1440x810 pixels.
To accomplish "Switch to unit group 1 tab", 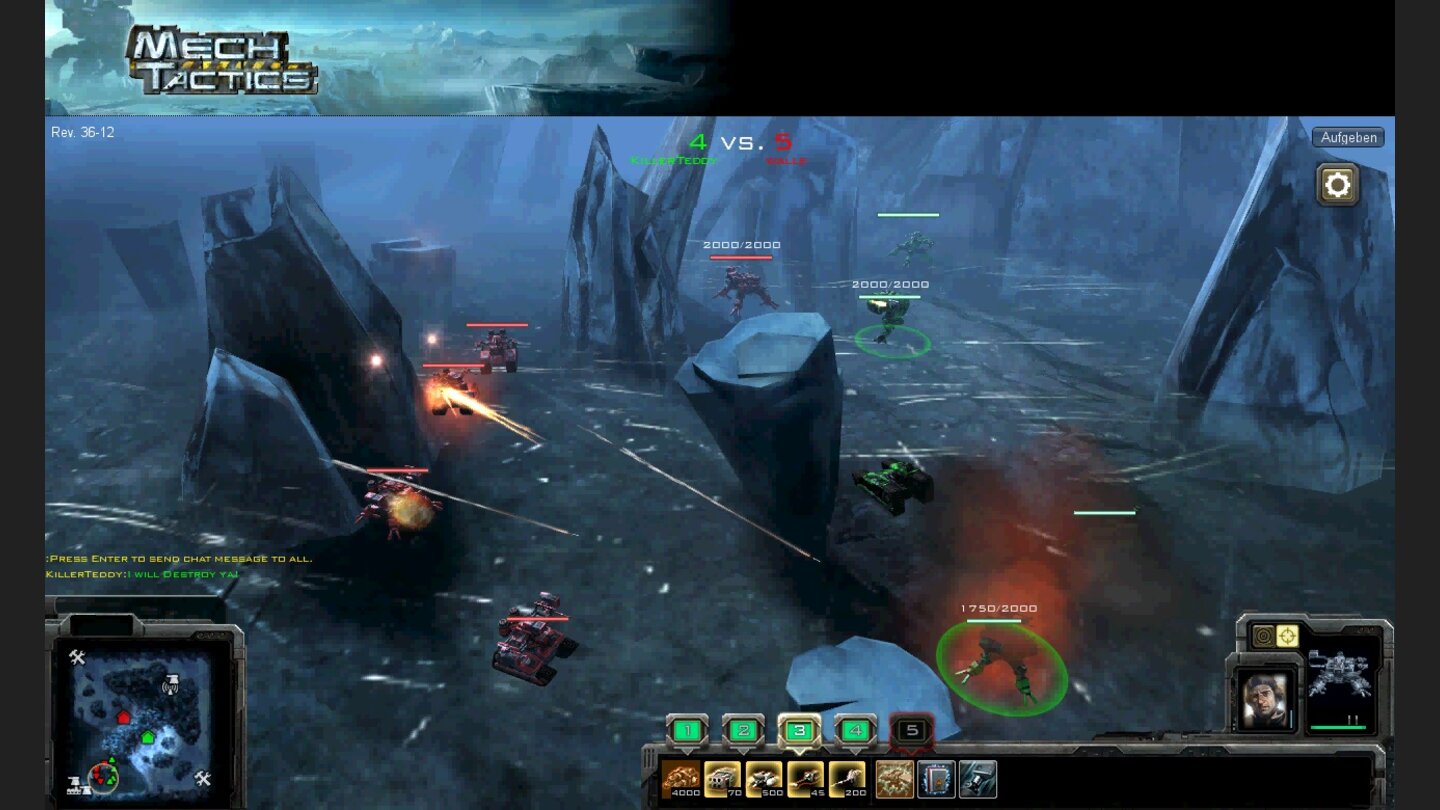I will pyautogui.click(x=687, y=729).
